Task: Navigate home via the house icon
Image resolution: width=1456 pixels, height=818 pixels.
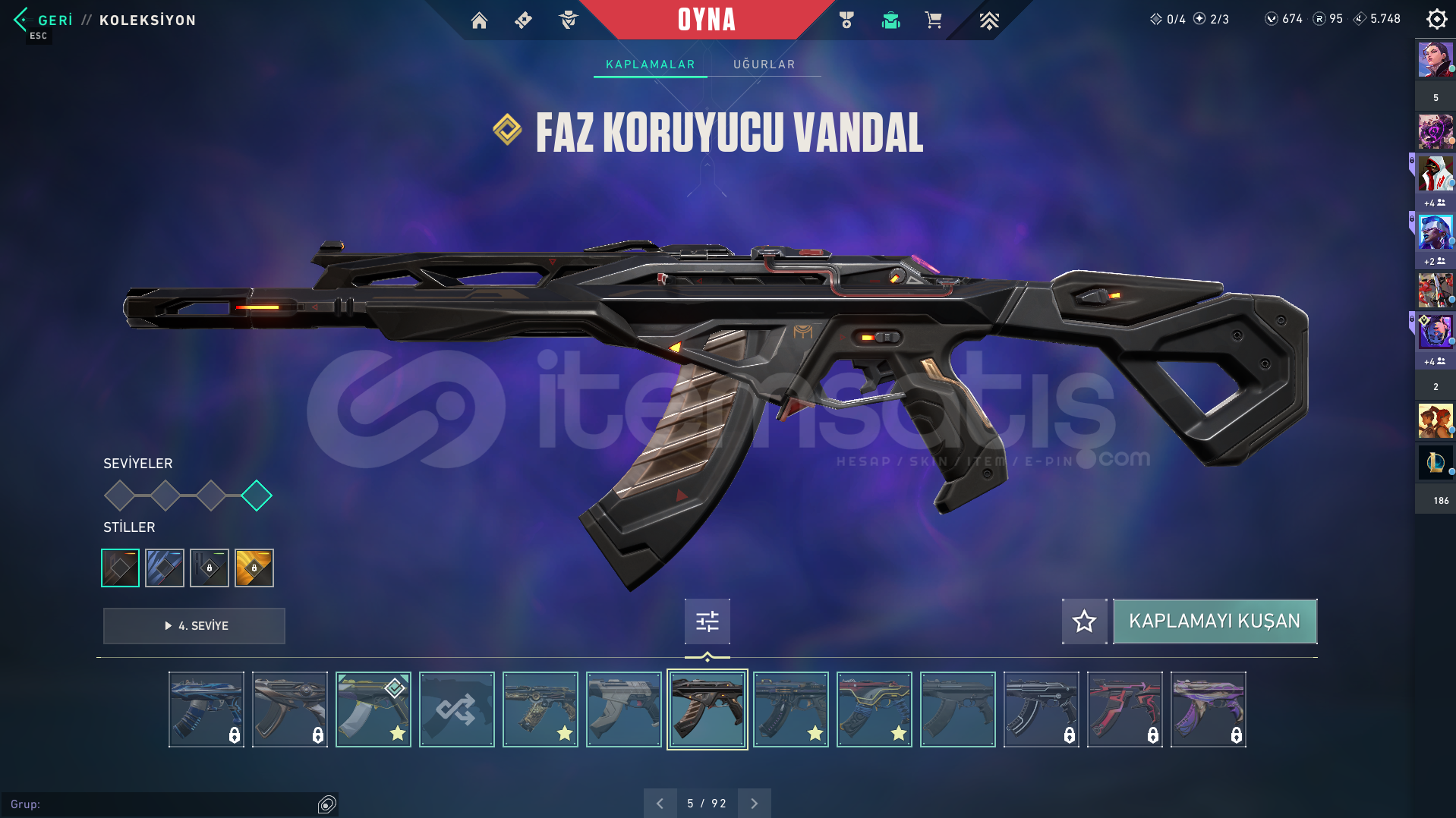Action: pos(479,20)
